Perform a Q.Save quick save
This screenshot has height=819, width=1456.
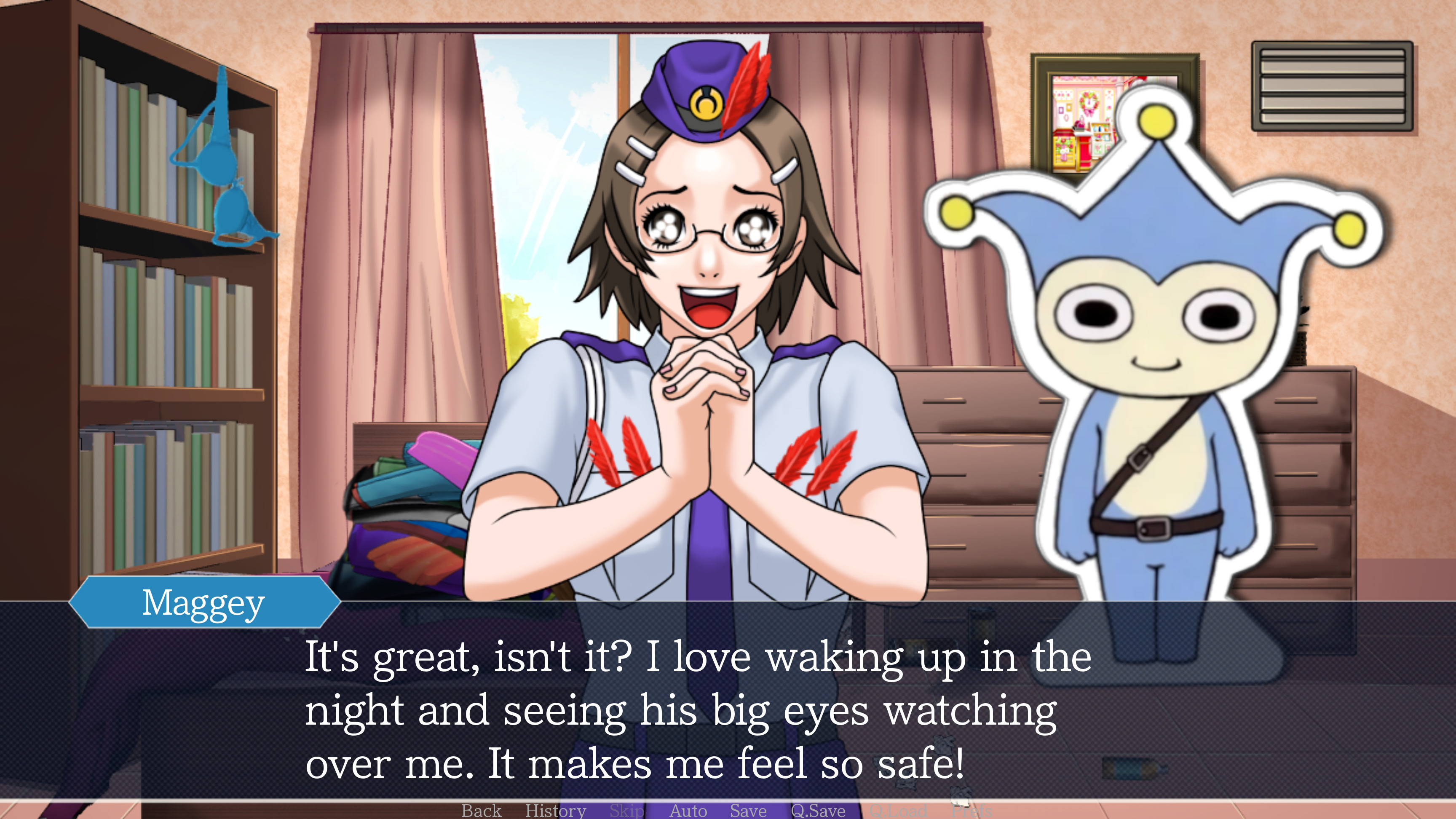click(818, 811)
